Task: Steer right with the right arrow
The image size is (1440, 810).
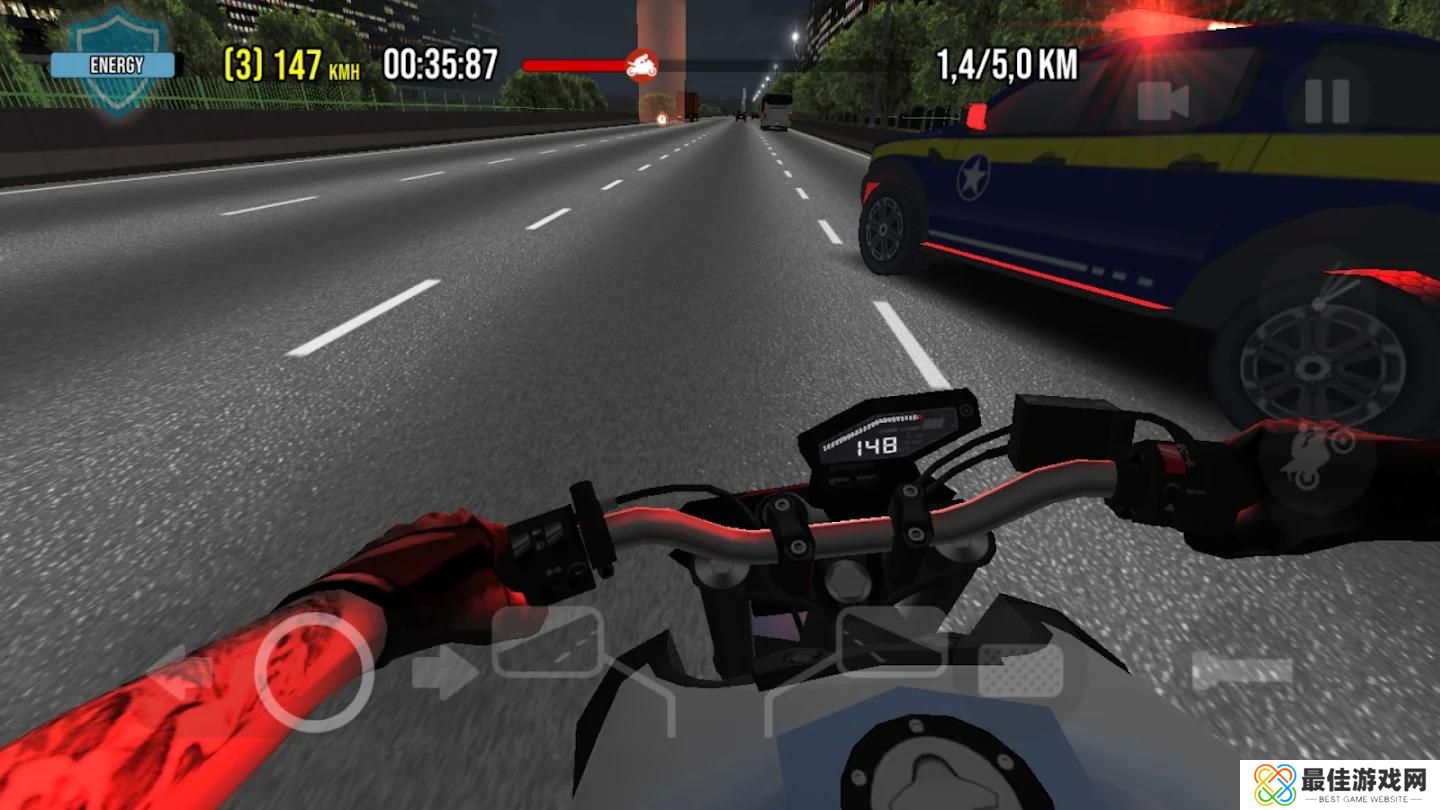Action: click(x=443, y=672)
